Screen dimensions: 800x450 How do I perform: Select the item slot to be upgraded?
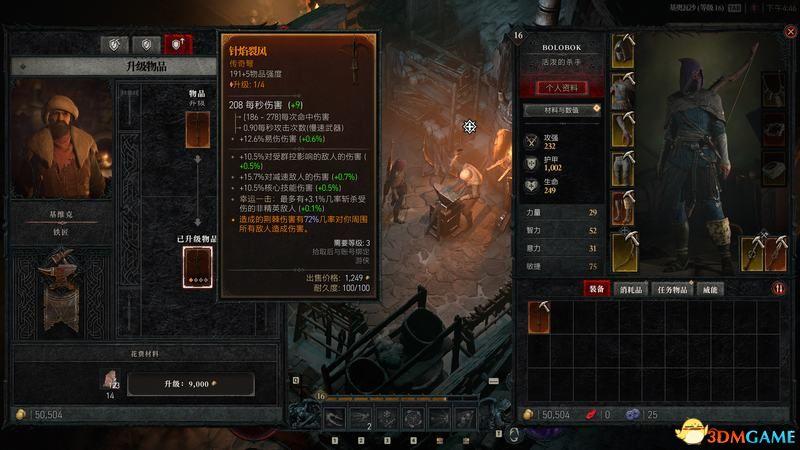coord(197,129)
